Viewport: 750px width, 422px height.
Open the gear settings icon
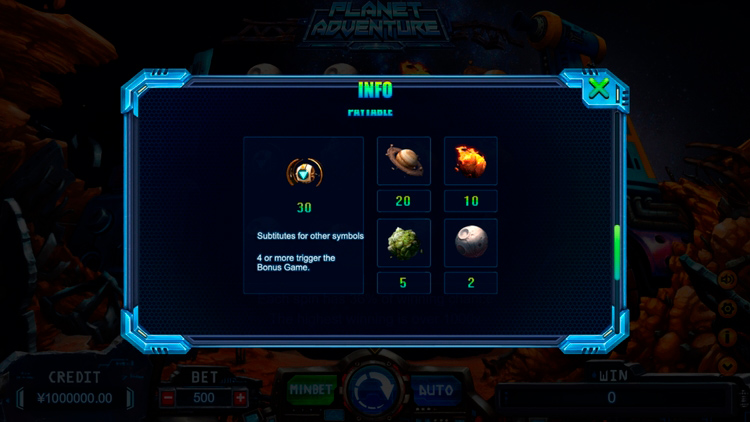(727, 309)
